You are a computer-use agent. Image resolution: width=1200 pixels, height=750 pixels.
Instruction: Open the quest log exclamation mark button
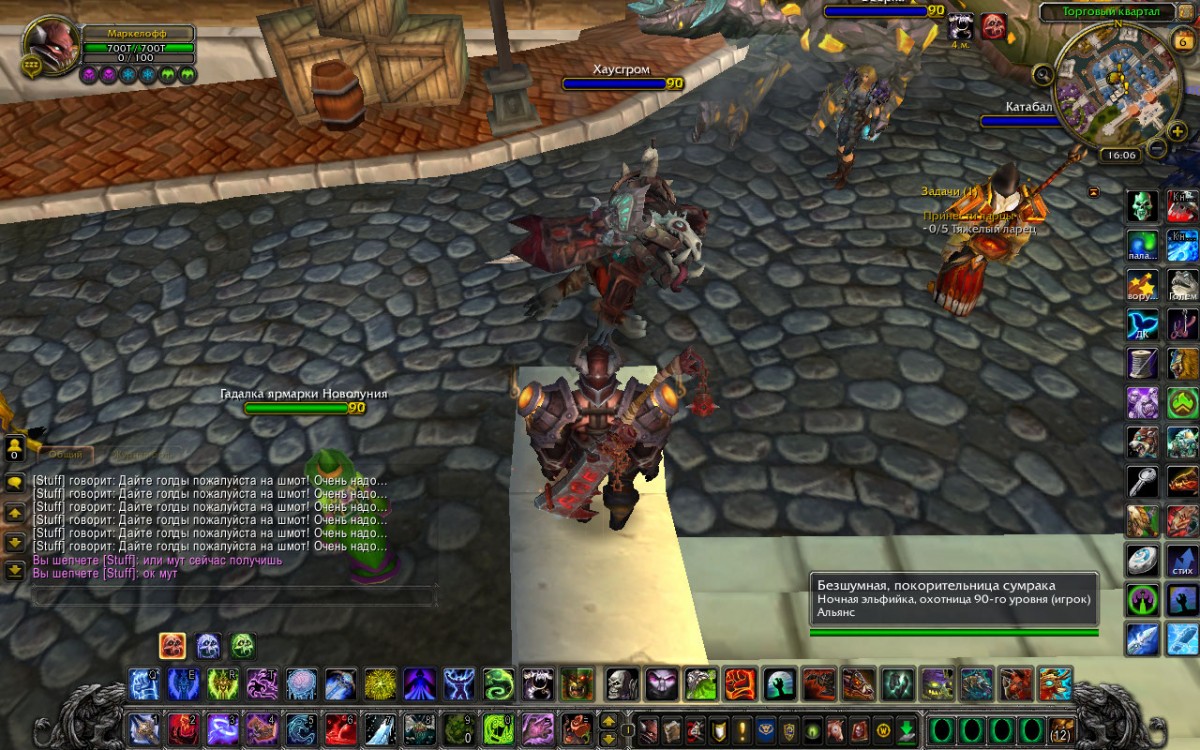pos(742,729)
